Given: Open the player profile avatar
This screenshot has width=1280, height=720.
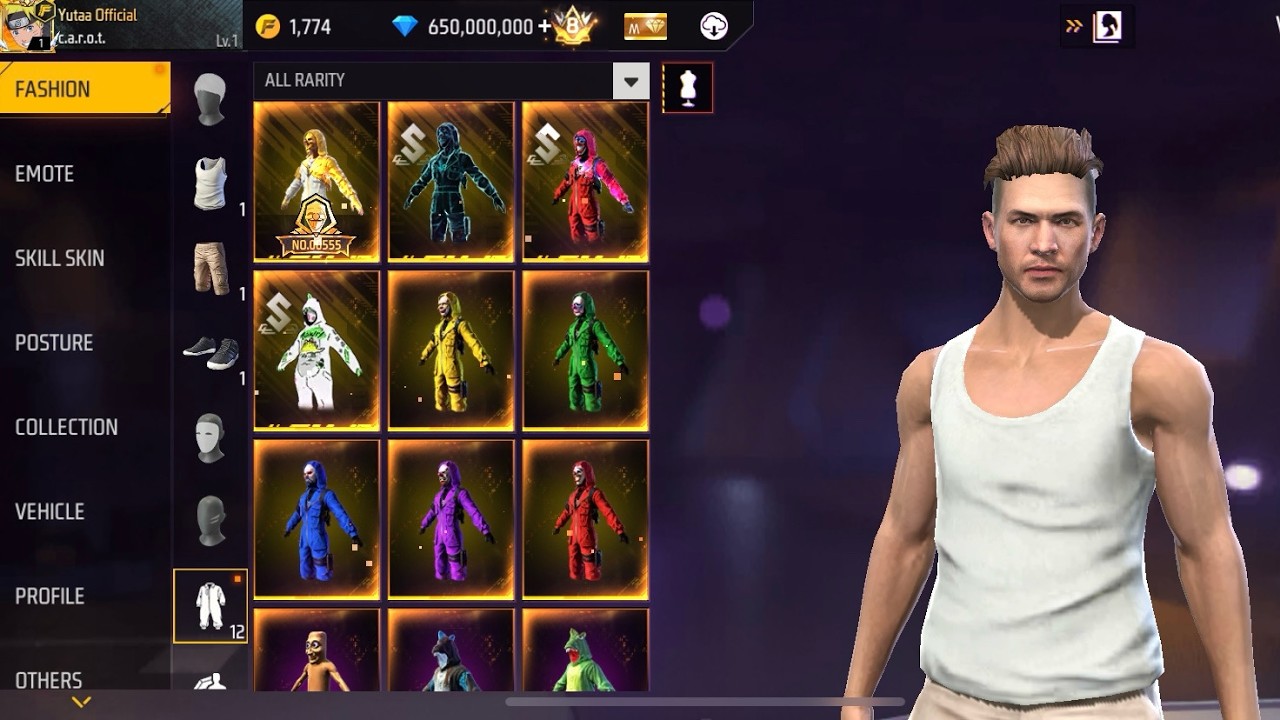Looking at the screenshot, I should click(26, 26).
